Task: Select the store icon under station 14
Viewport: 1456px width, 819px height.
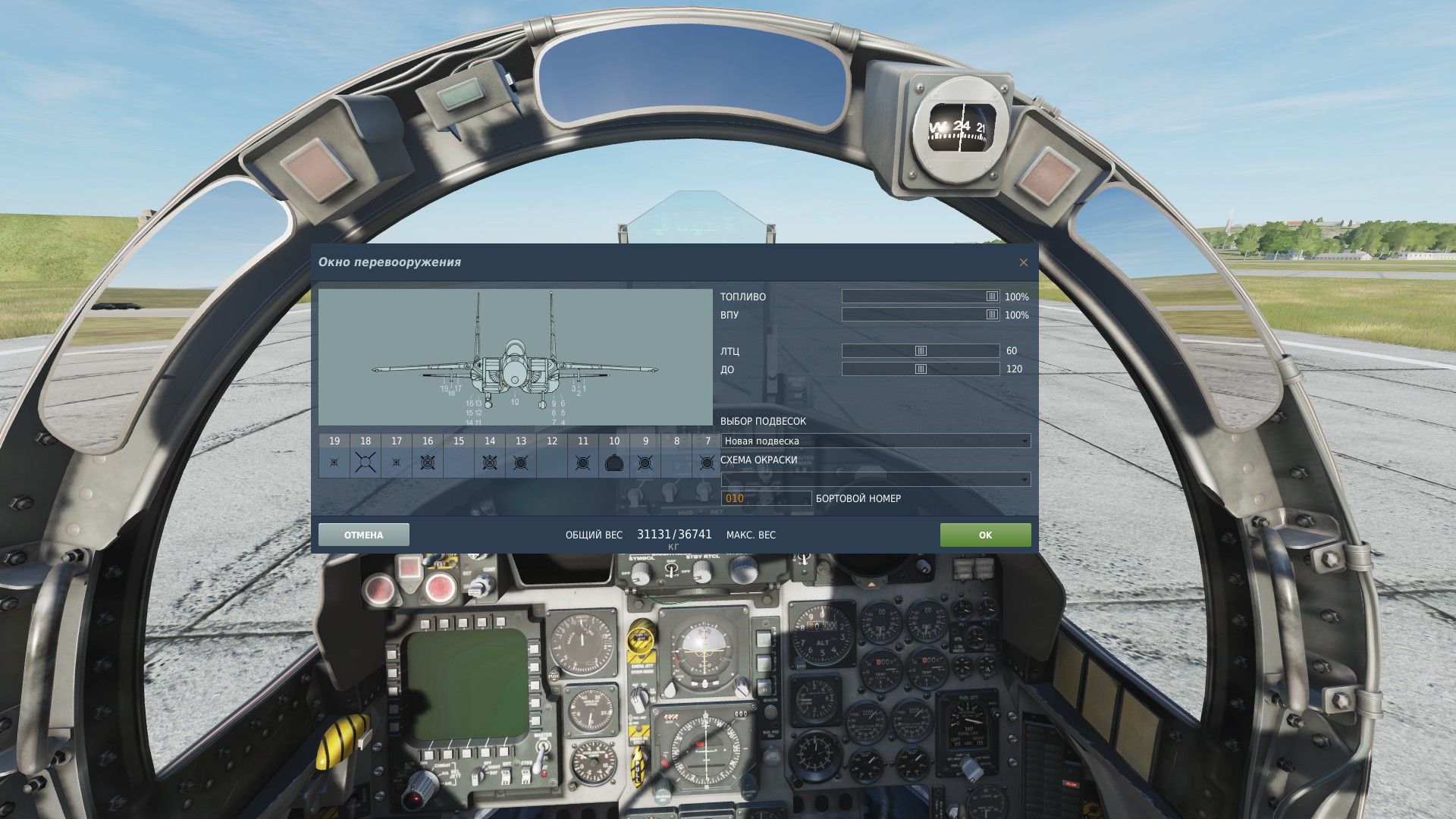Action: pyautogui.click(x=489, y=462)
